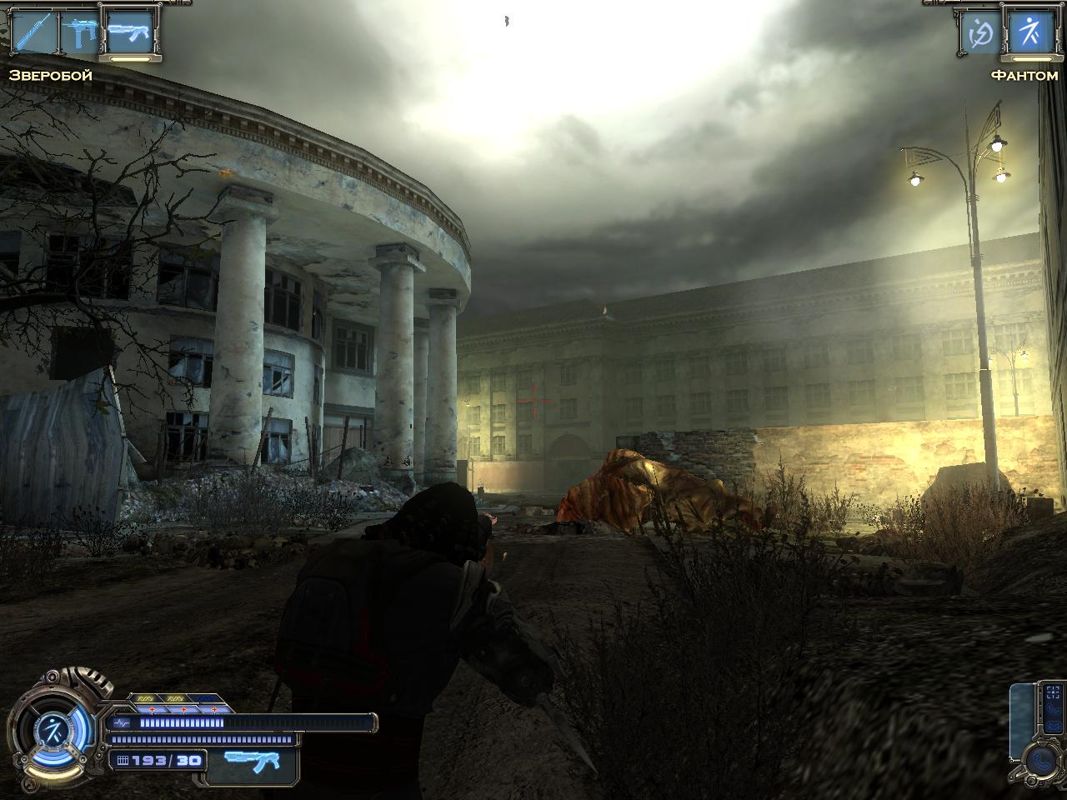The width and height of the screenshot is (1067, 800).
Task: Select the highlighted assault rifle slot
Action: 129,33
